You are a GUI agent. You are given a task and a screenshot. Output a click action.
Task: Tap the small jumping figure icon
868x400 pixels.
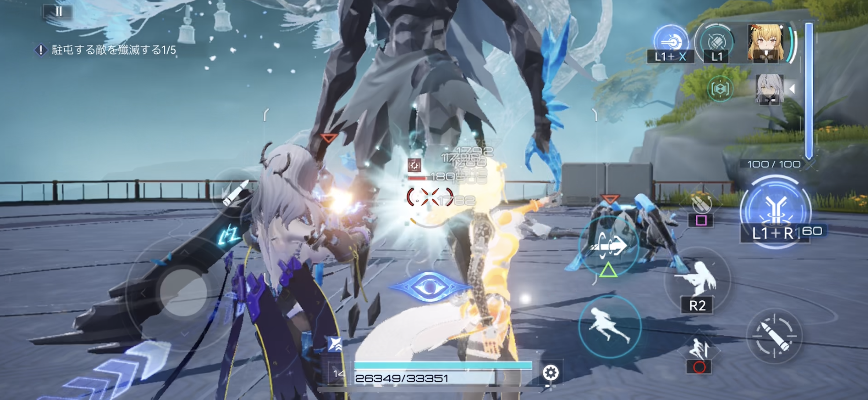point(699,349)
